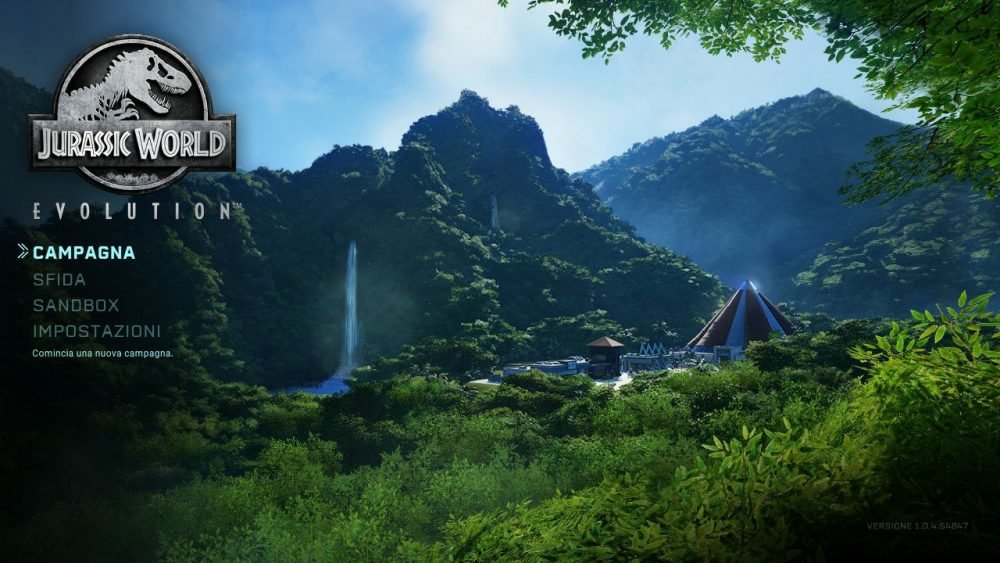This screenshot has height=563, width=1000.
Task: Start the Campagna mode
Action: tap(83, 253)
